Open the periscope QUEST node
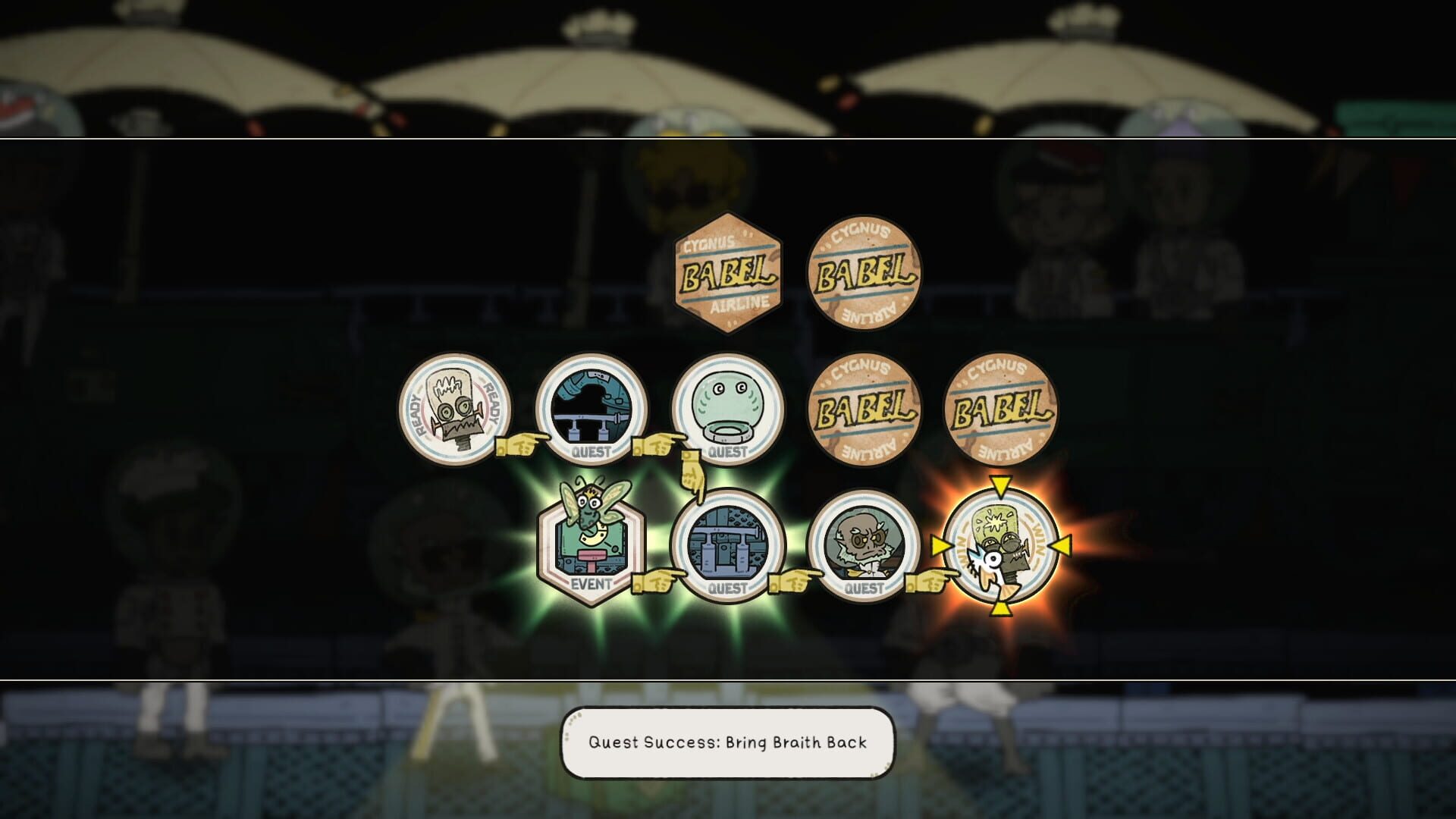Image resolution: width=1456 pixels, height=819 pixels. click(591, 409)
